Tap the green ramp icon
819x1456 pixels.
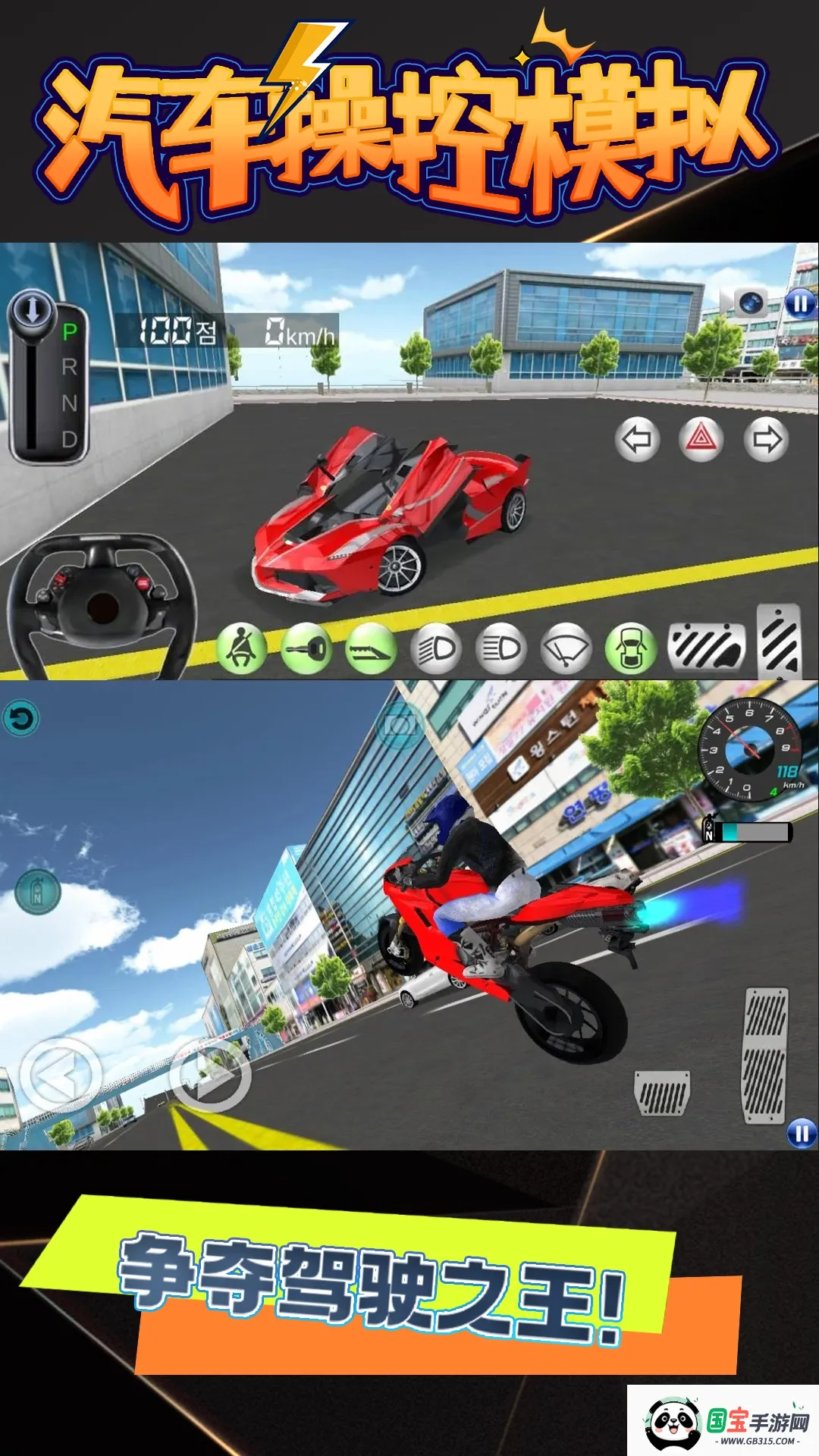371,649
